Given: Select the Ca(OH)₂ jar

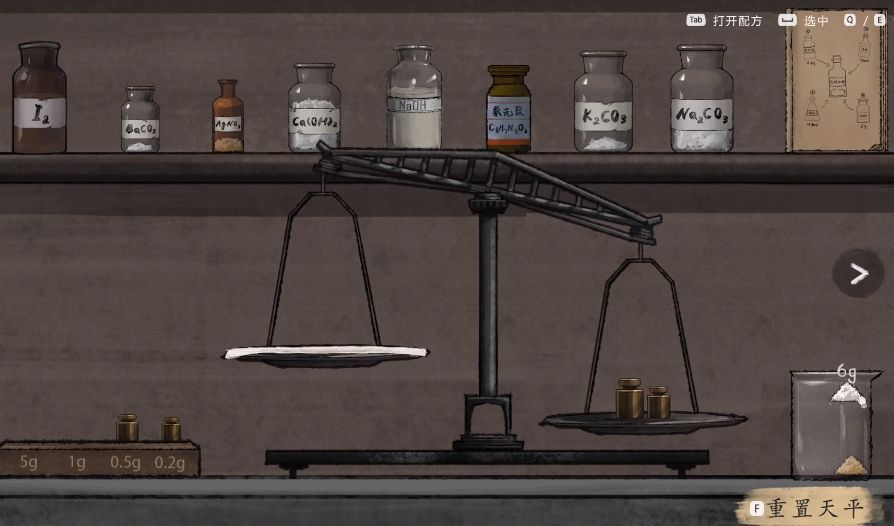Looking at the screenshot, I should tap(314, 110).
